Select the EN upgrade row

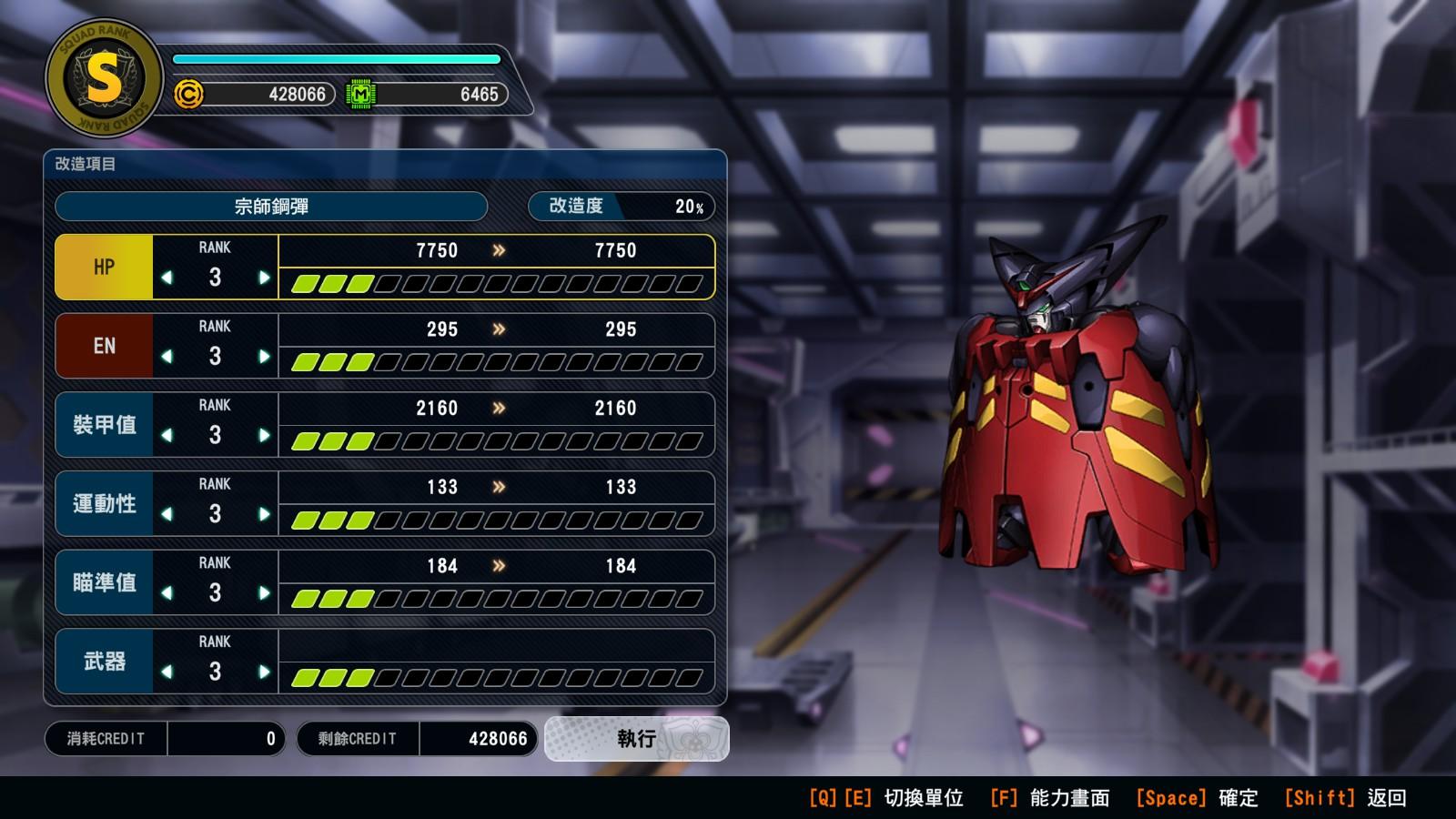click(x=104, y=346)
